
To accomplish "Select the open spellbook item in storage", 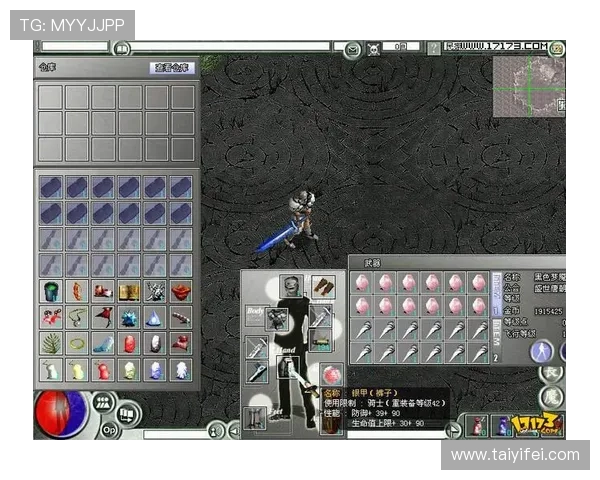I will pos(128,291).
